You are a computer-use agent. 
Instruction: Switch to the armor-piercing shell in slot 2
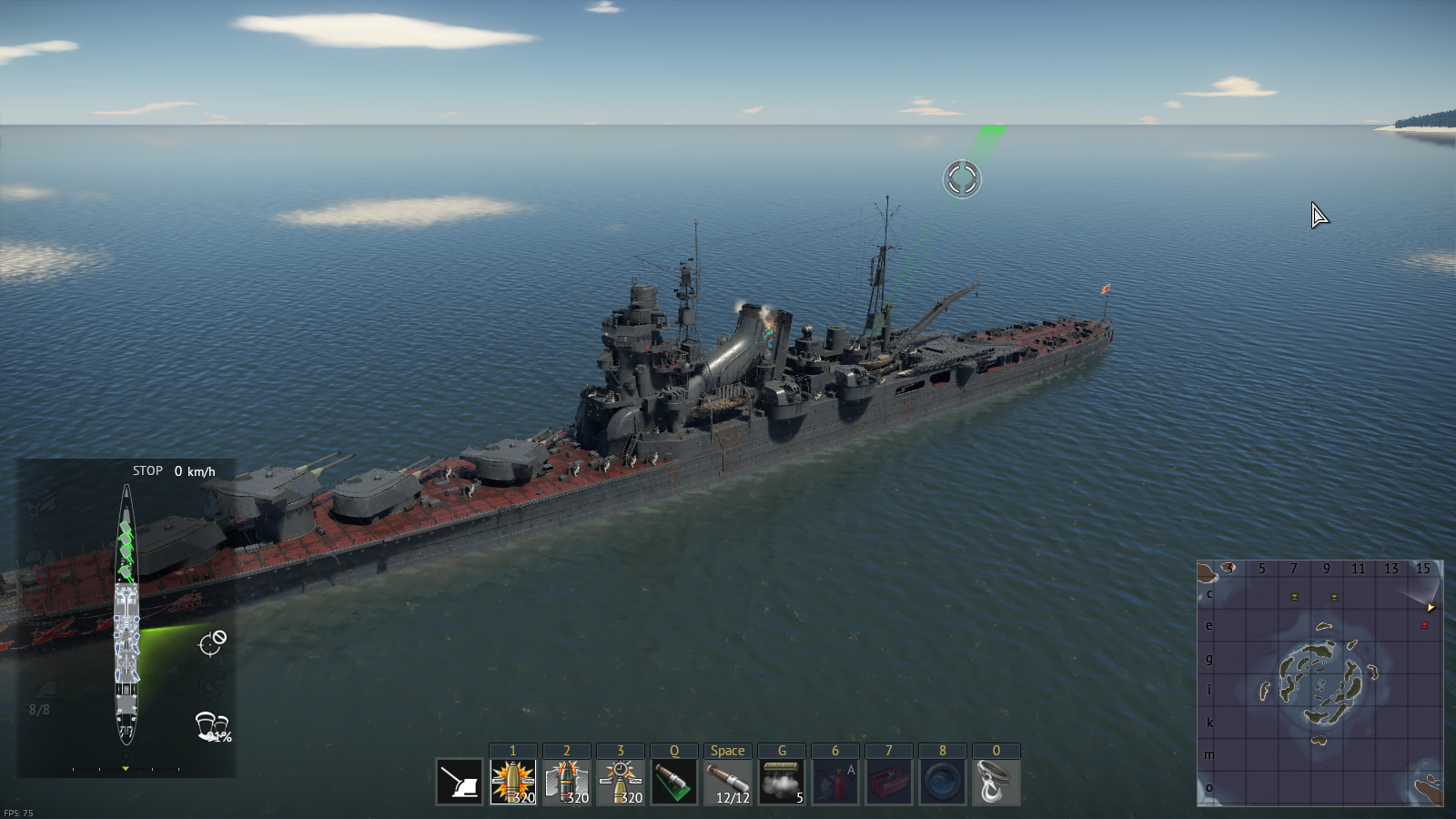pos(567,782)
